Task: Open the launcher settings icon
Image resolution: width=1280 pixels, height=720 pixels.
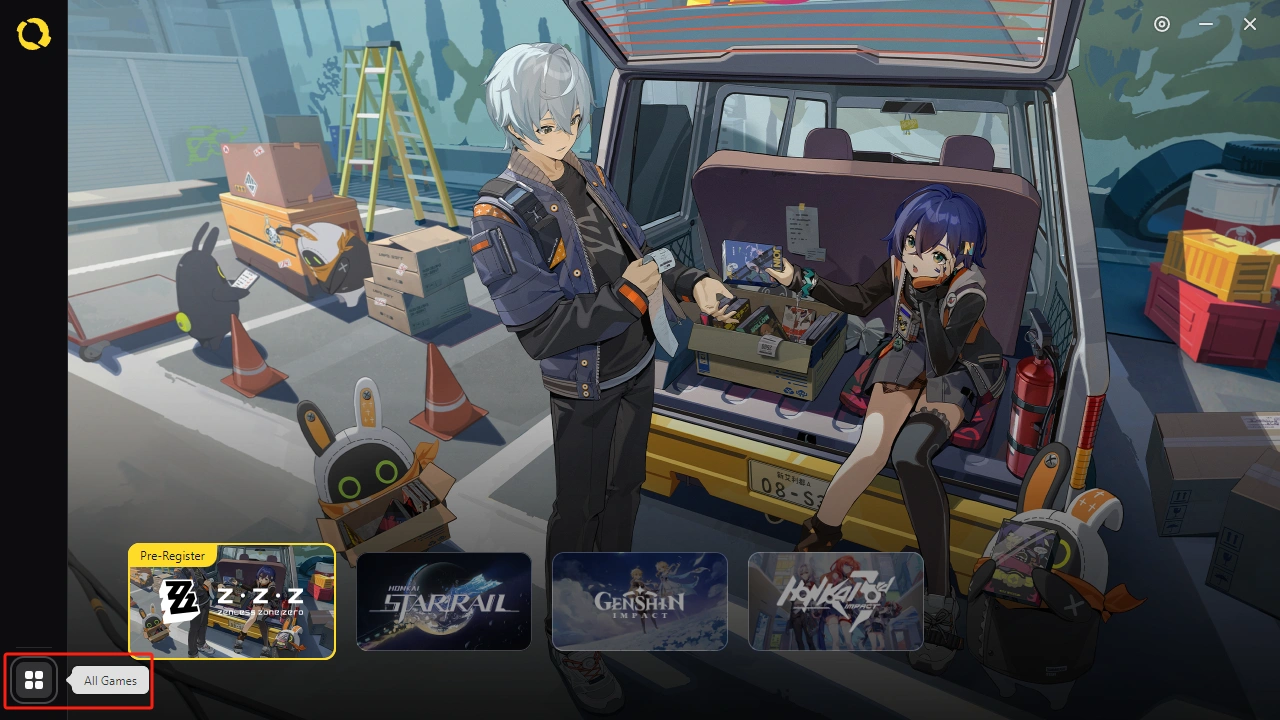Action: coord(1162,24)
